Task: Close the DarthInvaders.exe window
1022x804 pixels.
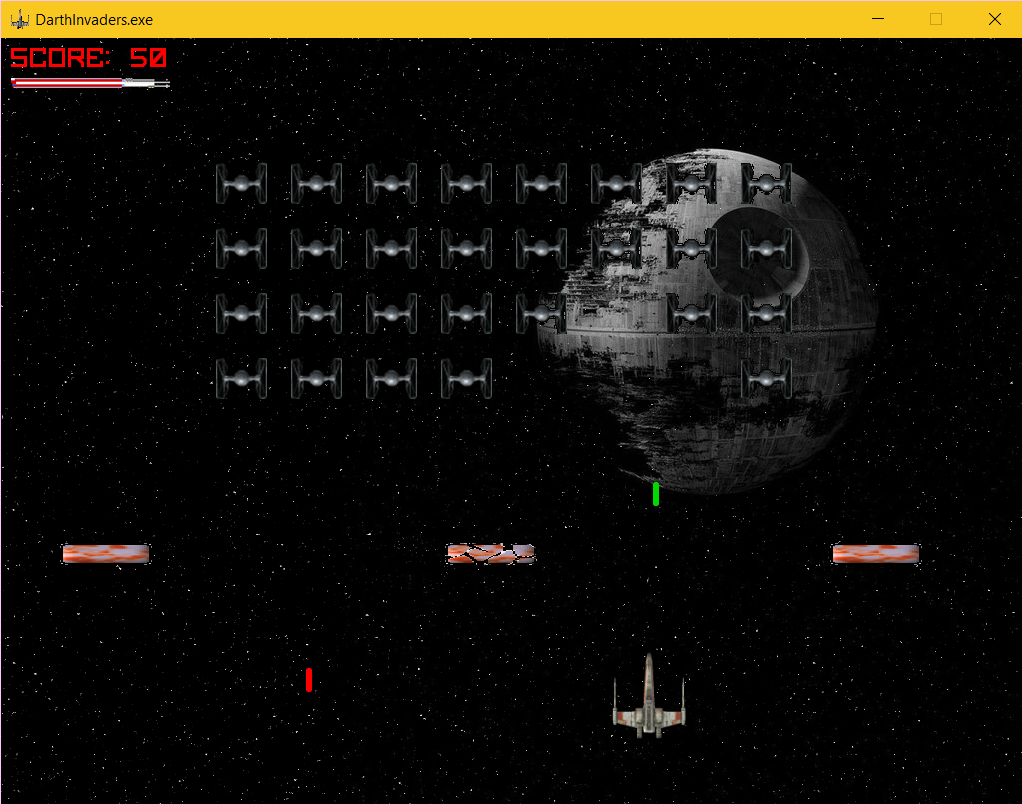Action: [x=994, y=19]
